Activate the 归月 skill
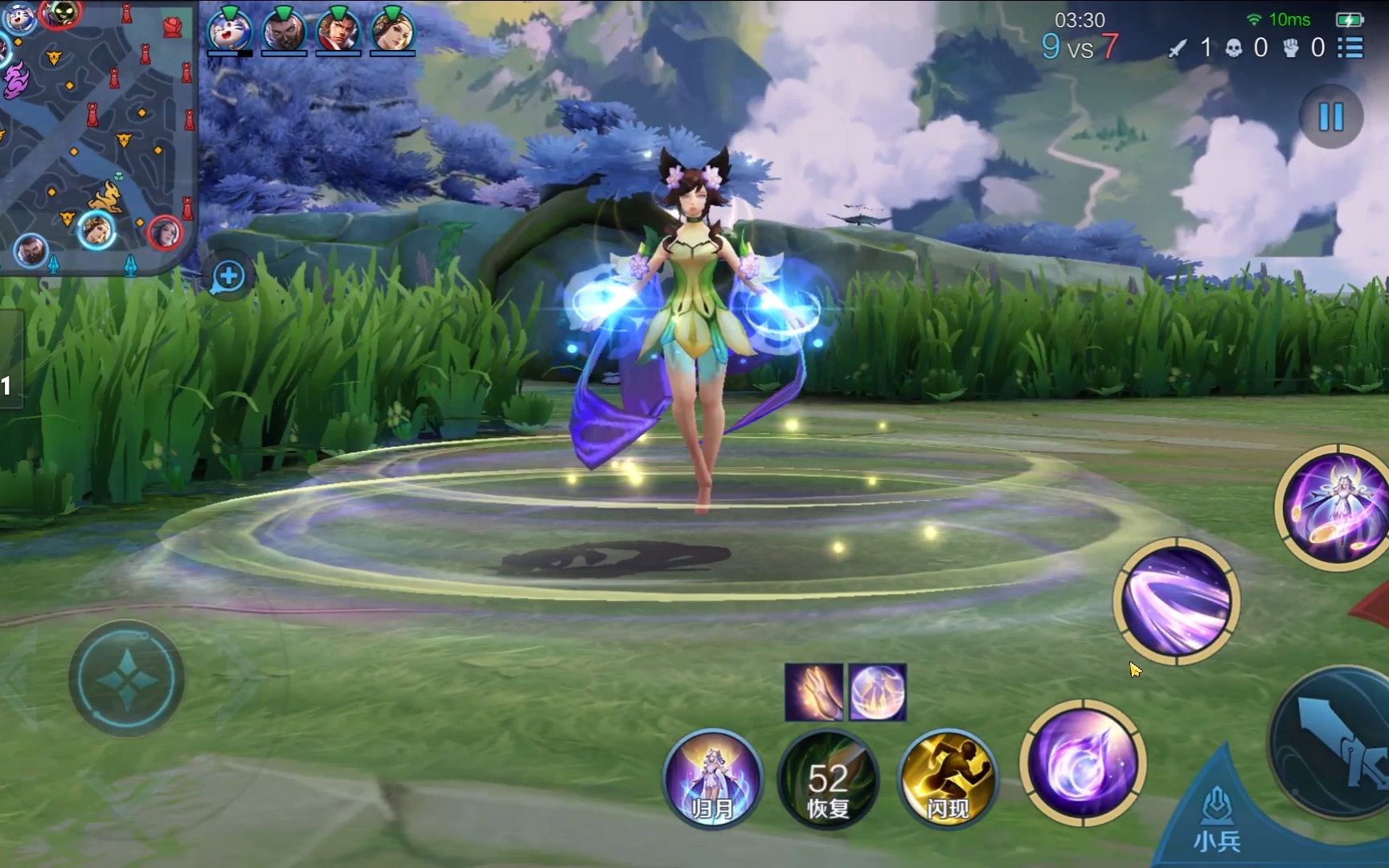Viewport: 1389px width, 868px height. click(712, 778)
